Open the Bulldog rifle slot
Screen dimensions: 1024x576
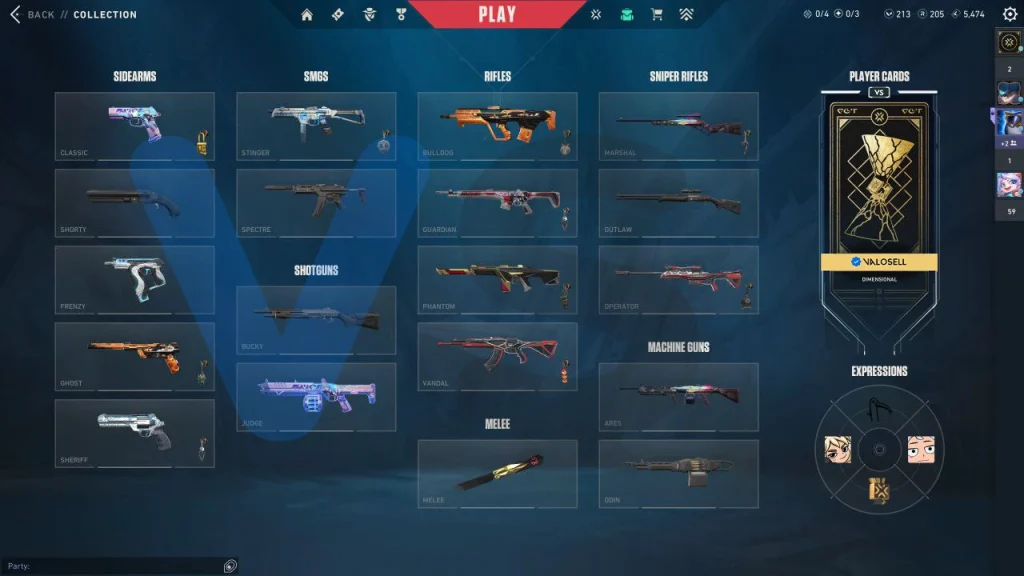497,126
